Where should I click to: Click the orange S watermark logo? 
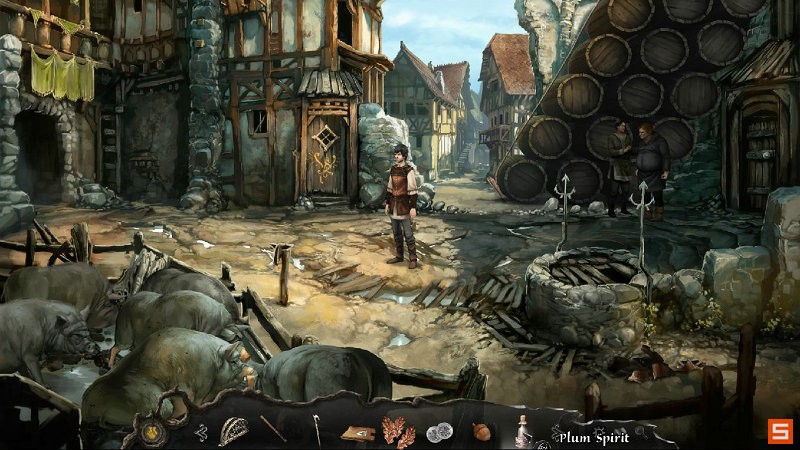coord(779,432)
